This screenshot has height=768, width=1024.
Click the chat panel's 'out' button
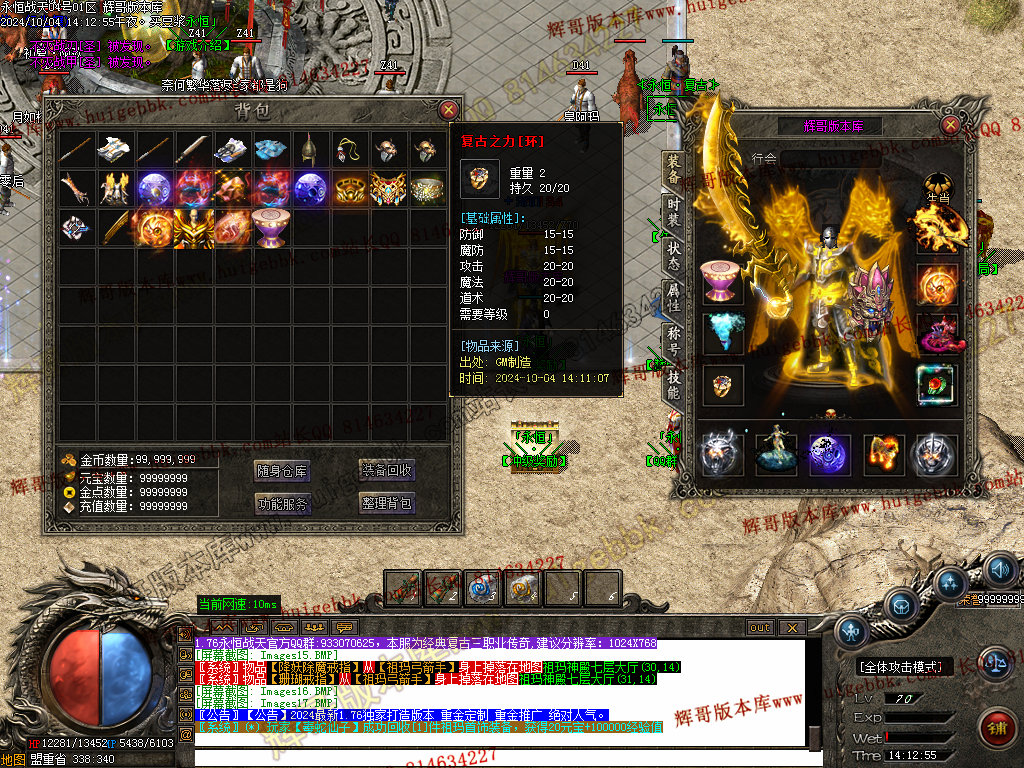tap(761, 627)
